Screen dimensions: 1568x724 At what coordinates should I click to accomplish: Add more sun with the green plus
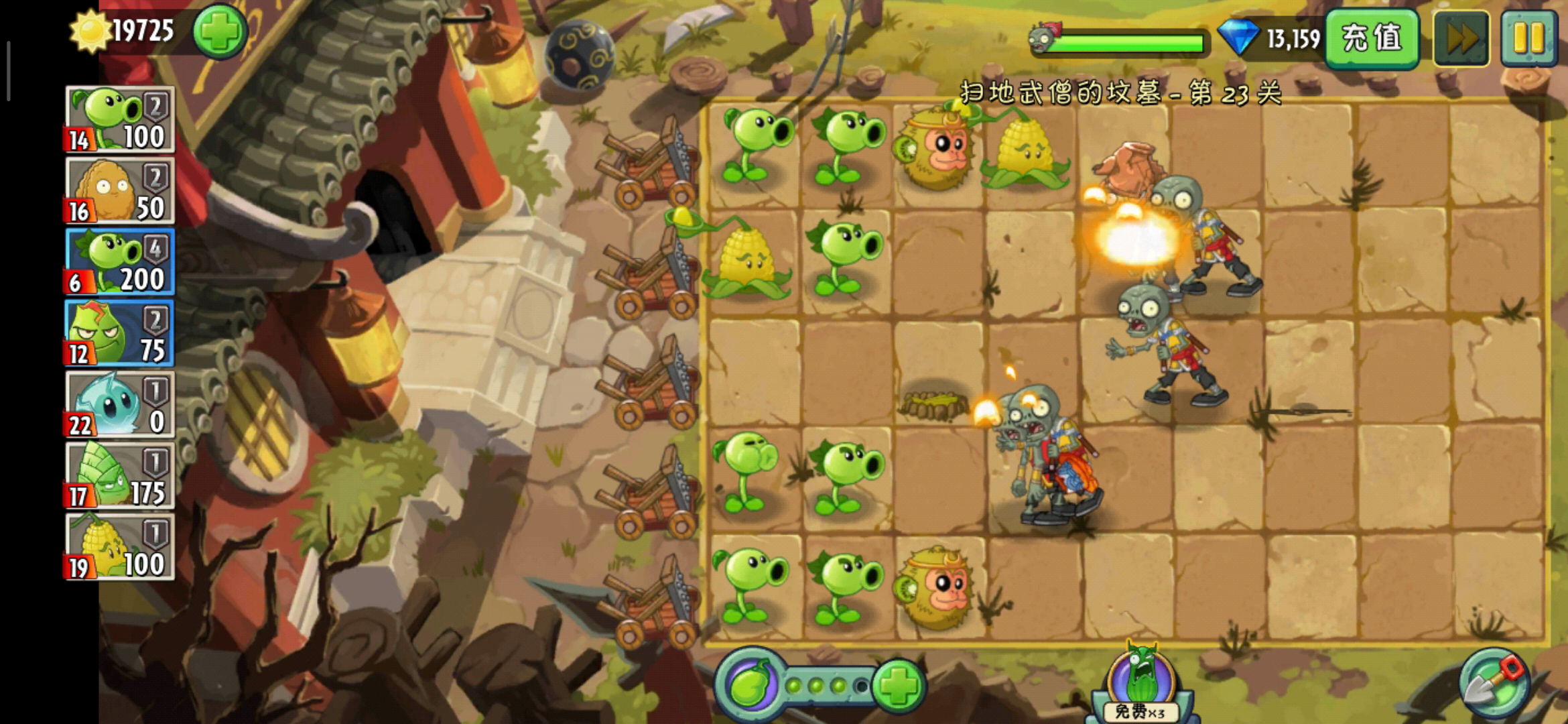220,31
